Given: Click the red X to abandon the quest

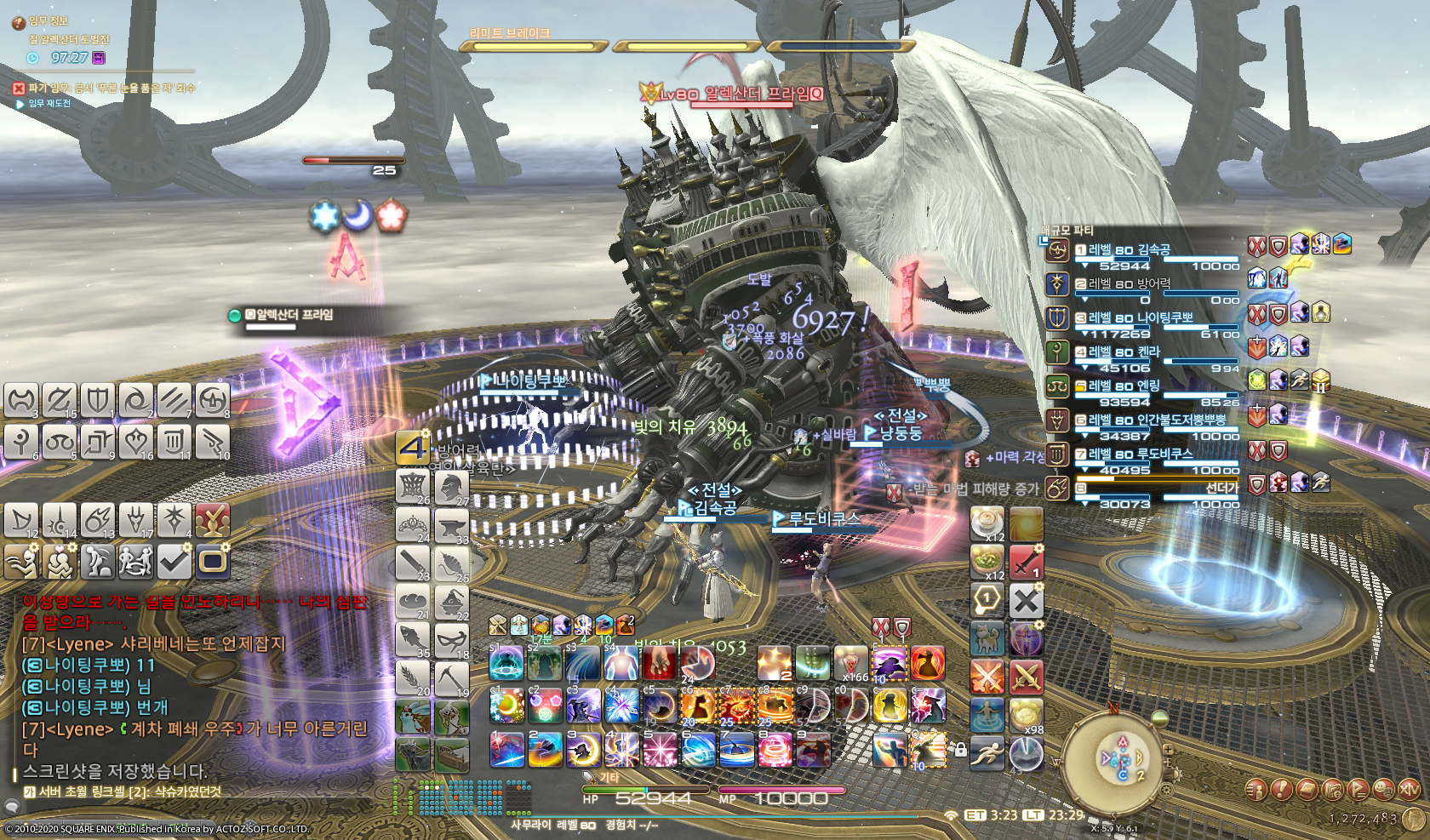Looking at the screenshot, I should [x=18, y=89].
